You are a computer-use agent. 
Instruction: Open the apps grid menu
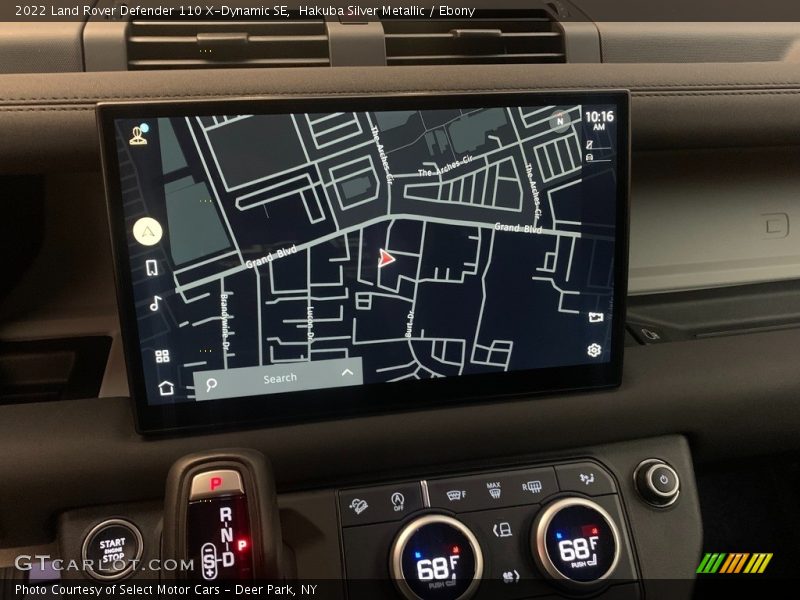tap(162, 355)
